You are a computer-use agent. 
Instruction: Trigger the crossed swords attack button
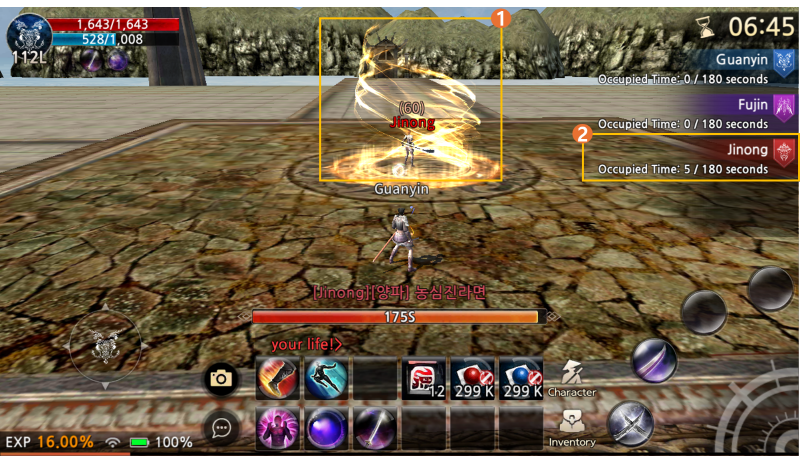click(x=630, y=423)
